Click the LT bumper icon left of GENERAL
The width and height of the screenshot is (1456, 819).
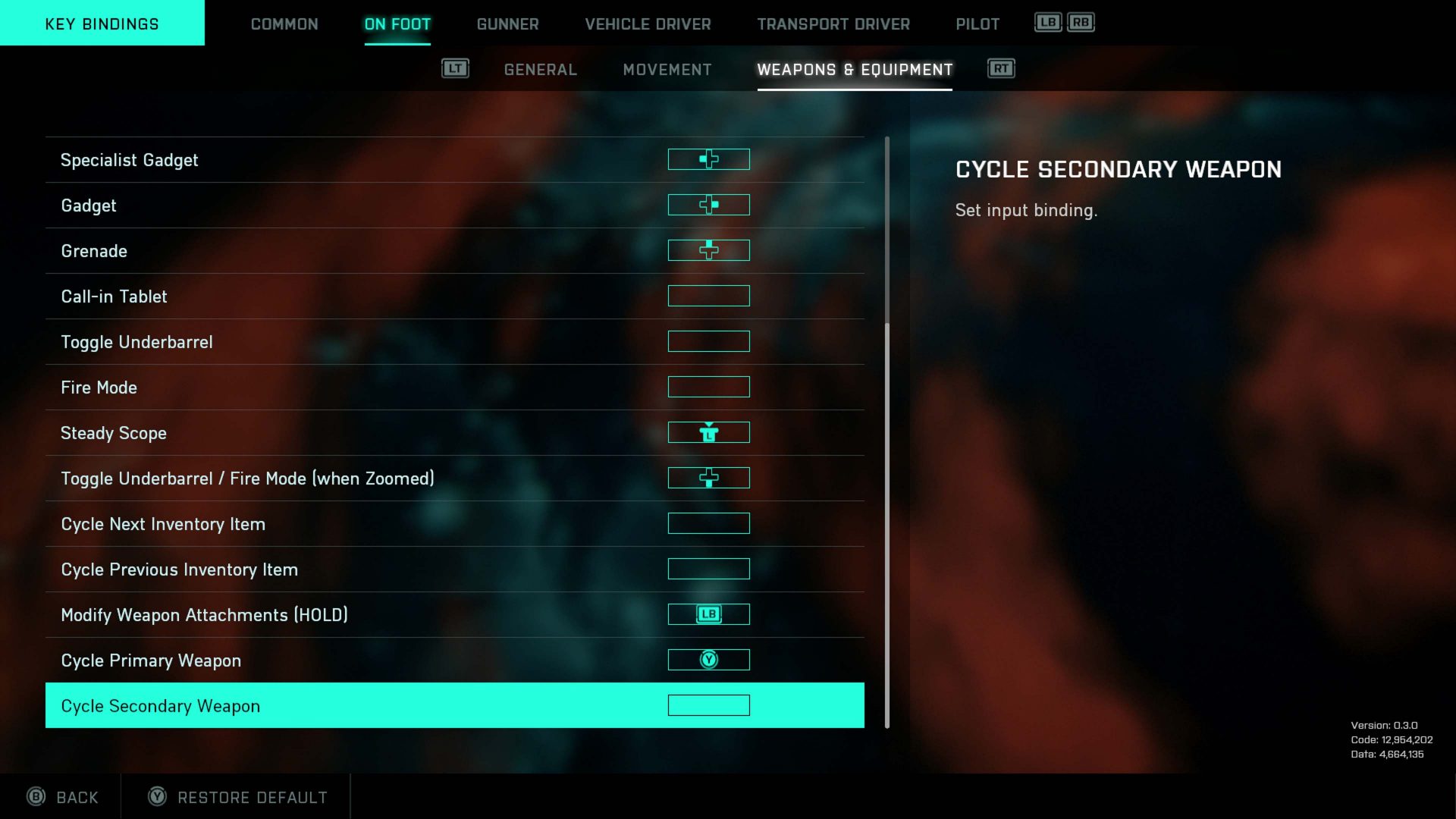tap(456, 68)
